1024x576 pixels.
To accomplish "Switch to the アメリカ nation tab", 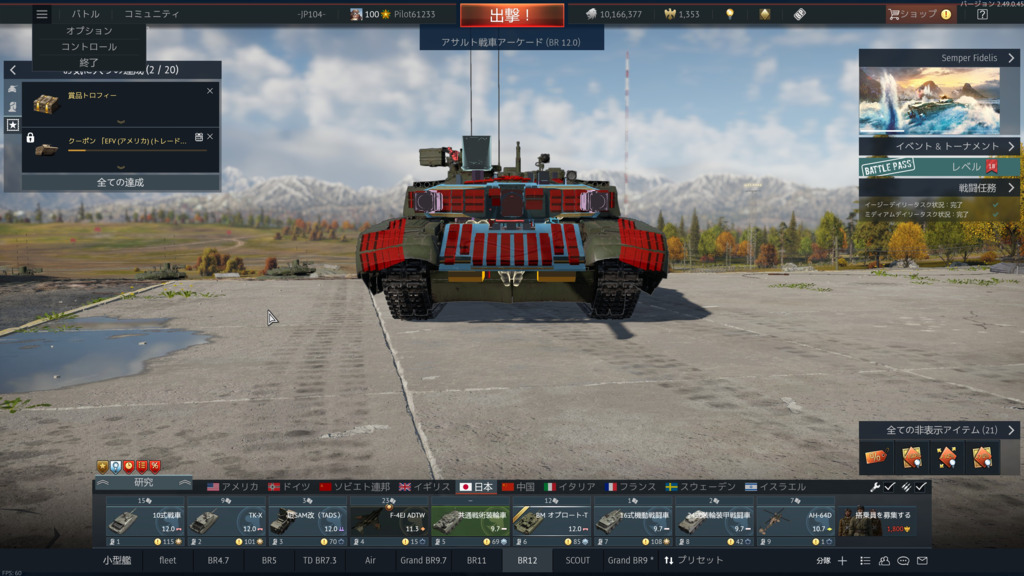I will pyautogui.click(x=231, y=487).
